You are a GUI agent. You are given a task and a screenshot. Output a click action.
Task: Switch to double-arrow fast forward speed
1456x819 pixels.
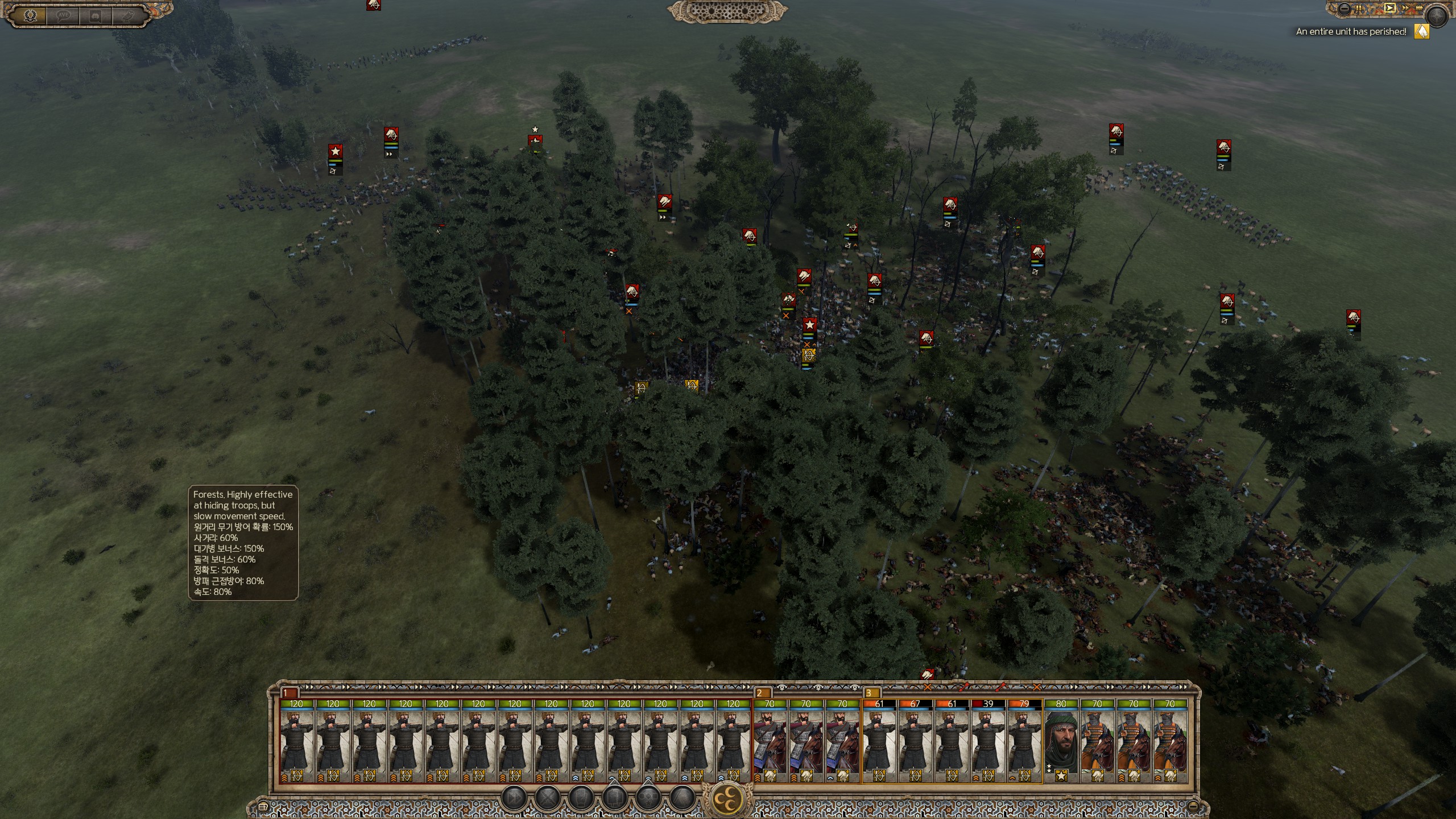[1405, 8]
